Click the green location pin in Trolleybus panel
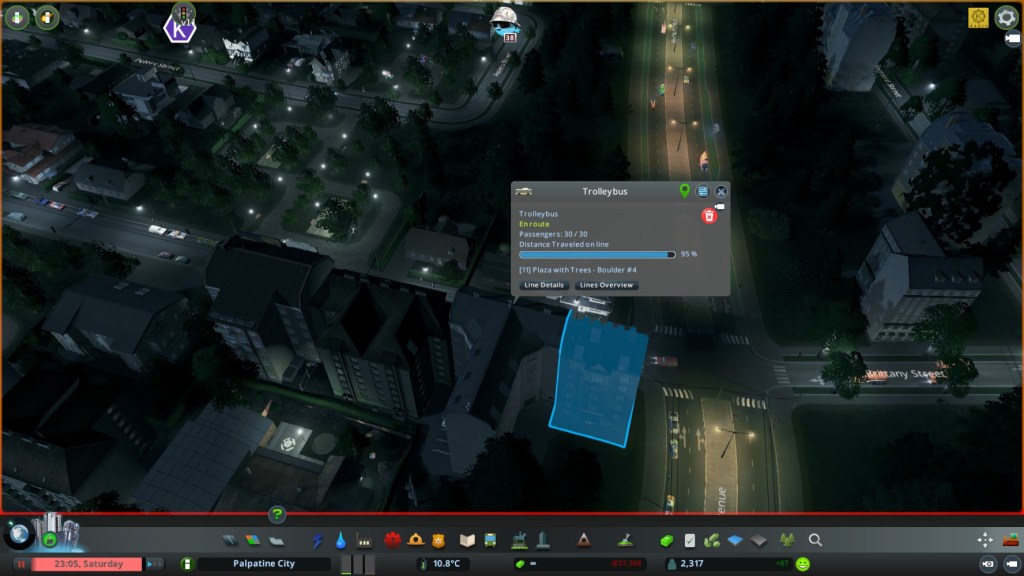The height and width of the screenshot is (576, 1024). (x=685, y=191)
